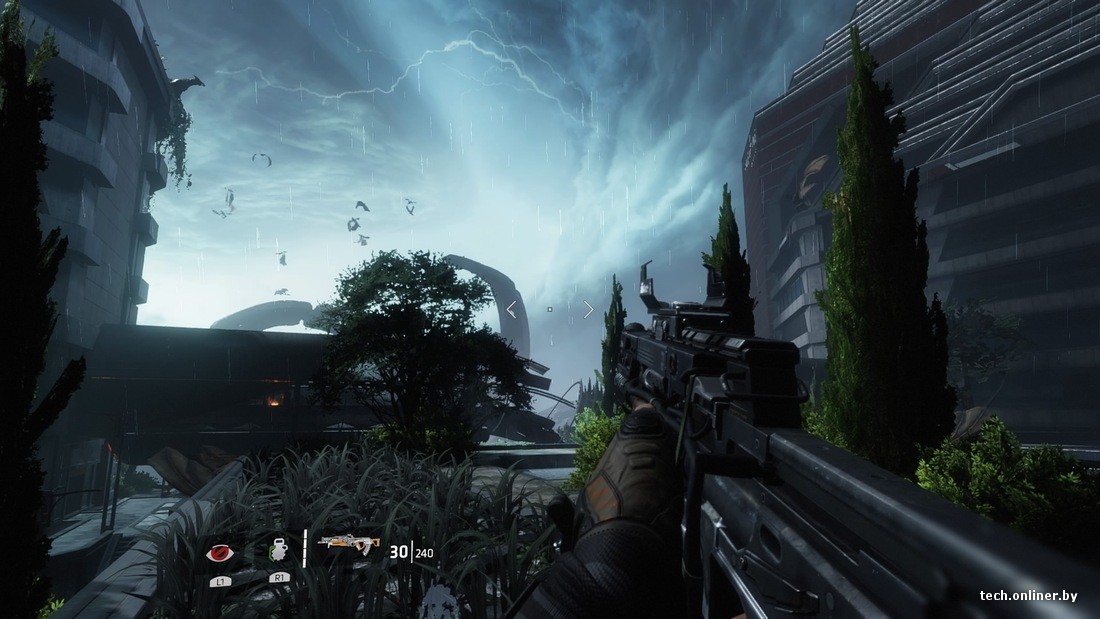Activate the red eye cloak ability icon
The width and height of the screenshot is (1100, 619).
coord(219,551)
